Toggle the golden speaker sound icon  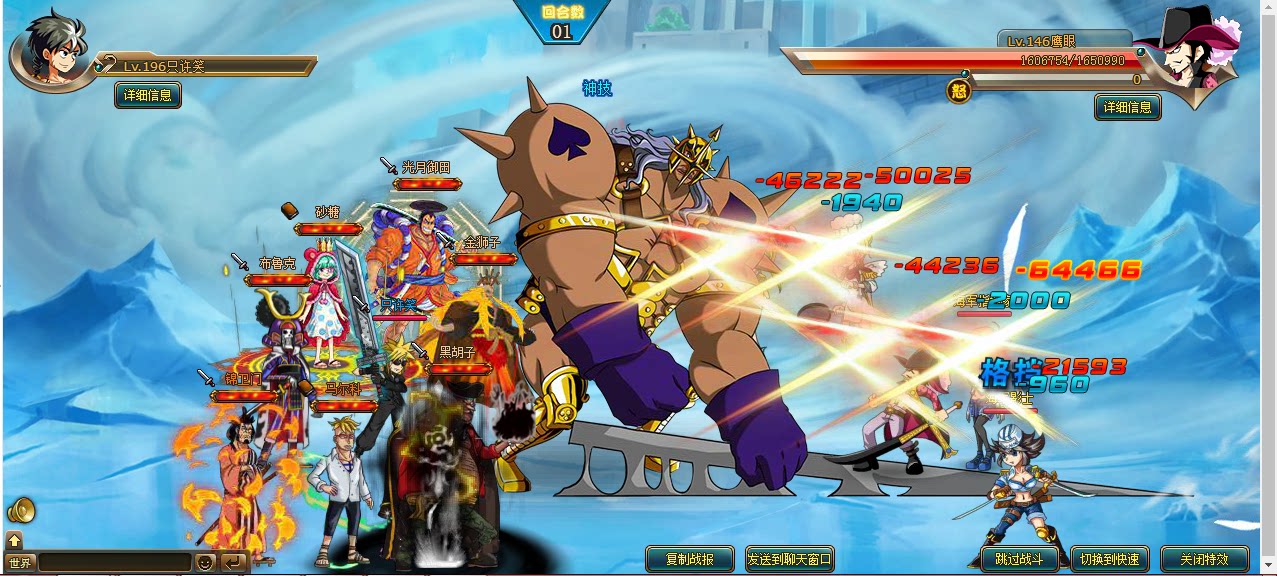(21, 511)
